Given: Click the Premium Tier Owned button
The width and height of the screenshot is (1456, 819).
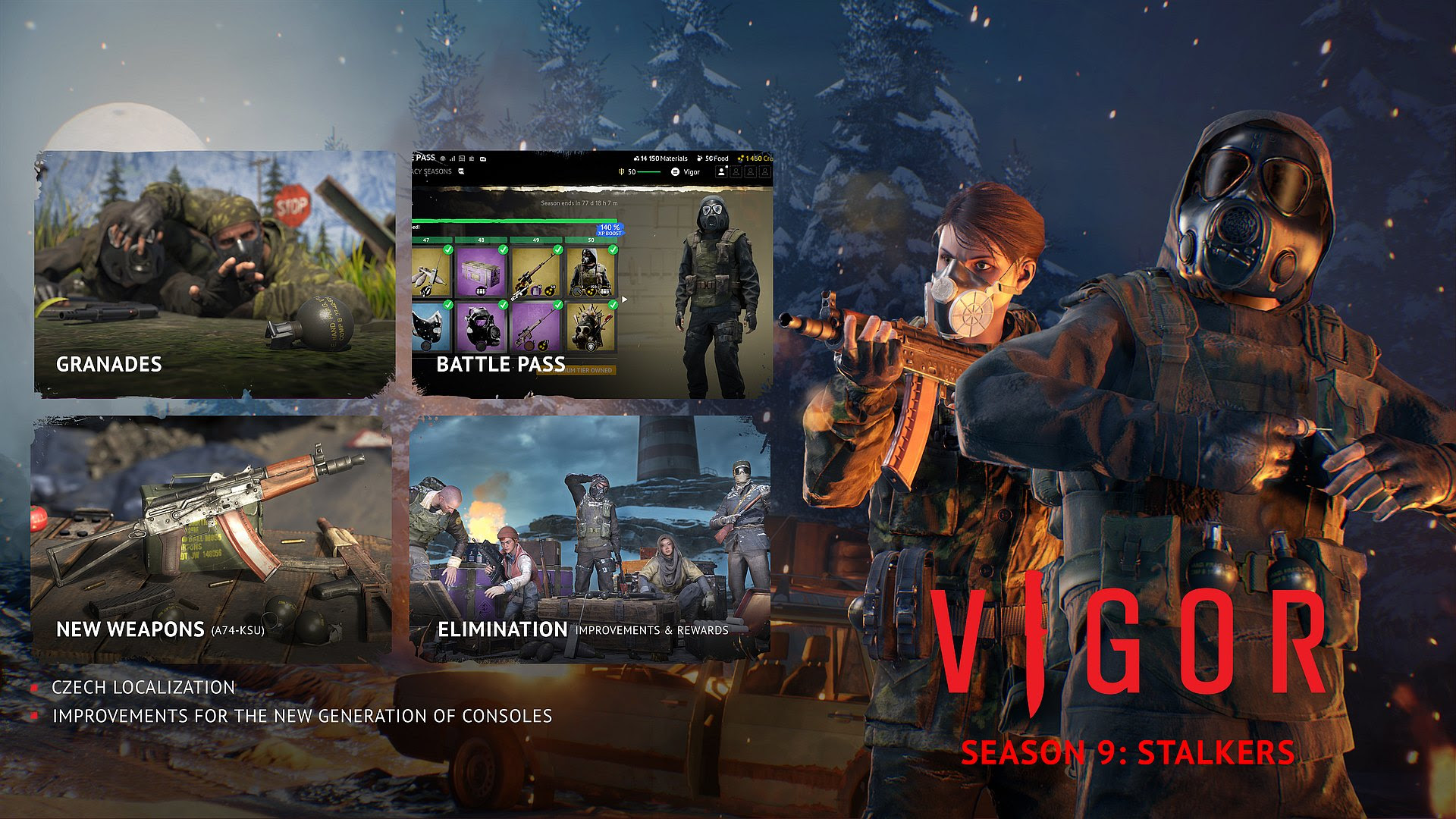Looking at the screenshot, I should point(577,371).
